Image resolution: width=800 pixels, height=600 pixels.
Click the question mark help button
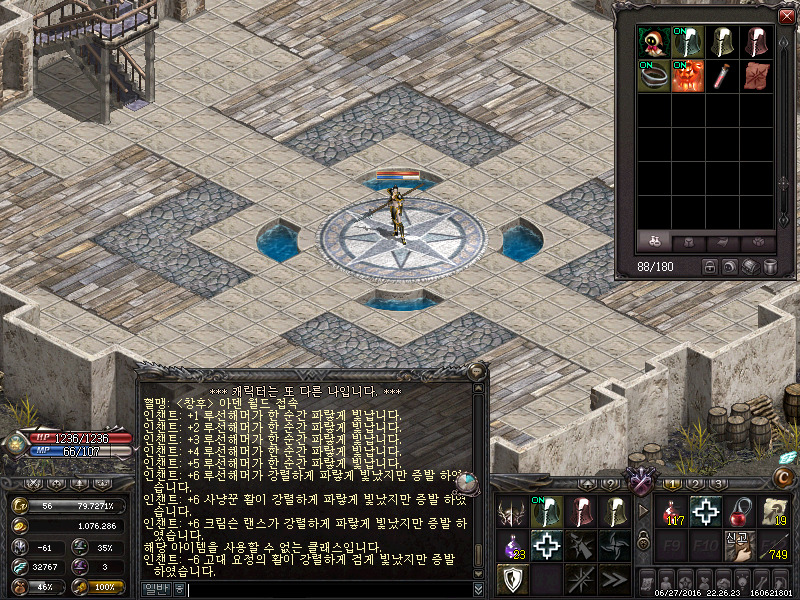[611, 484]
